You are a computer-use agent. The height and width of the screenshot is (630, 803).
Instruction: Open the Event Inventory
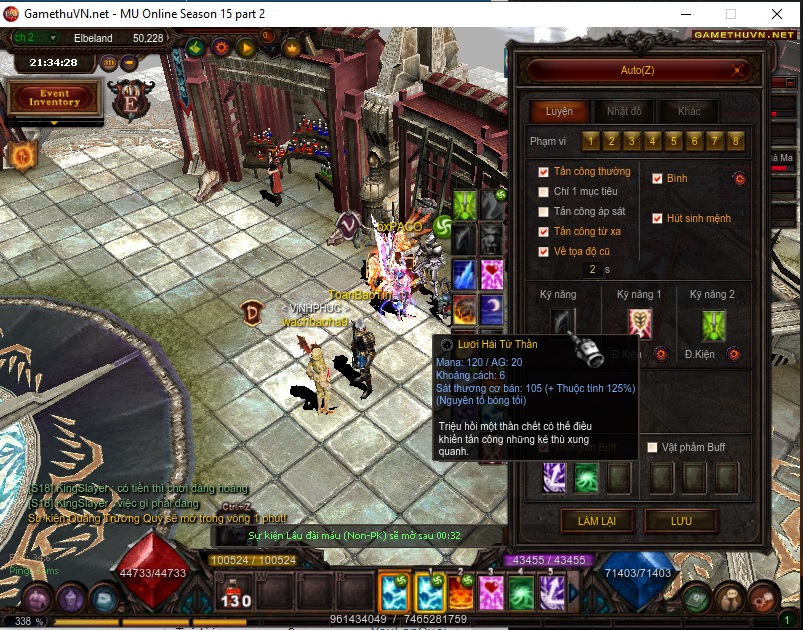point(54,97)
